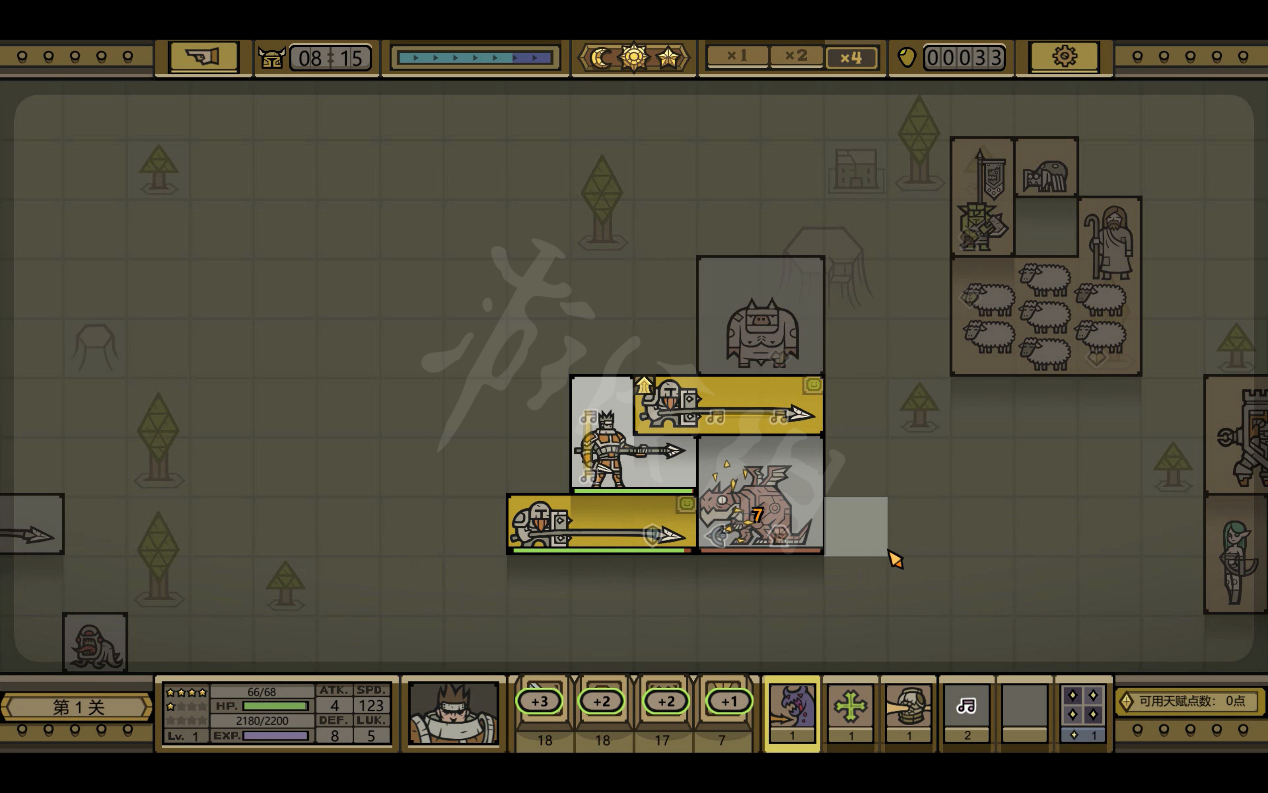The image size is (1268, 793).
Task: Click the pointing hand button
Action: [202, 57]
